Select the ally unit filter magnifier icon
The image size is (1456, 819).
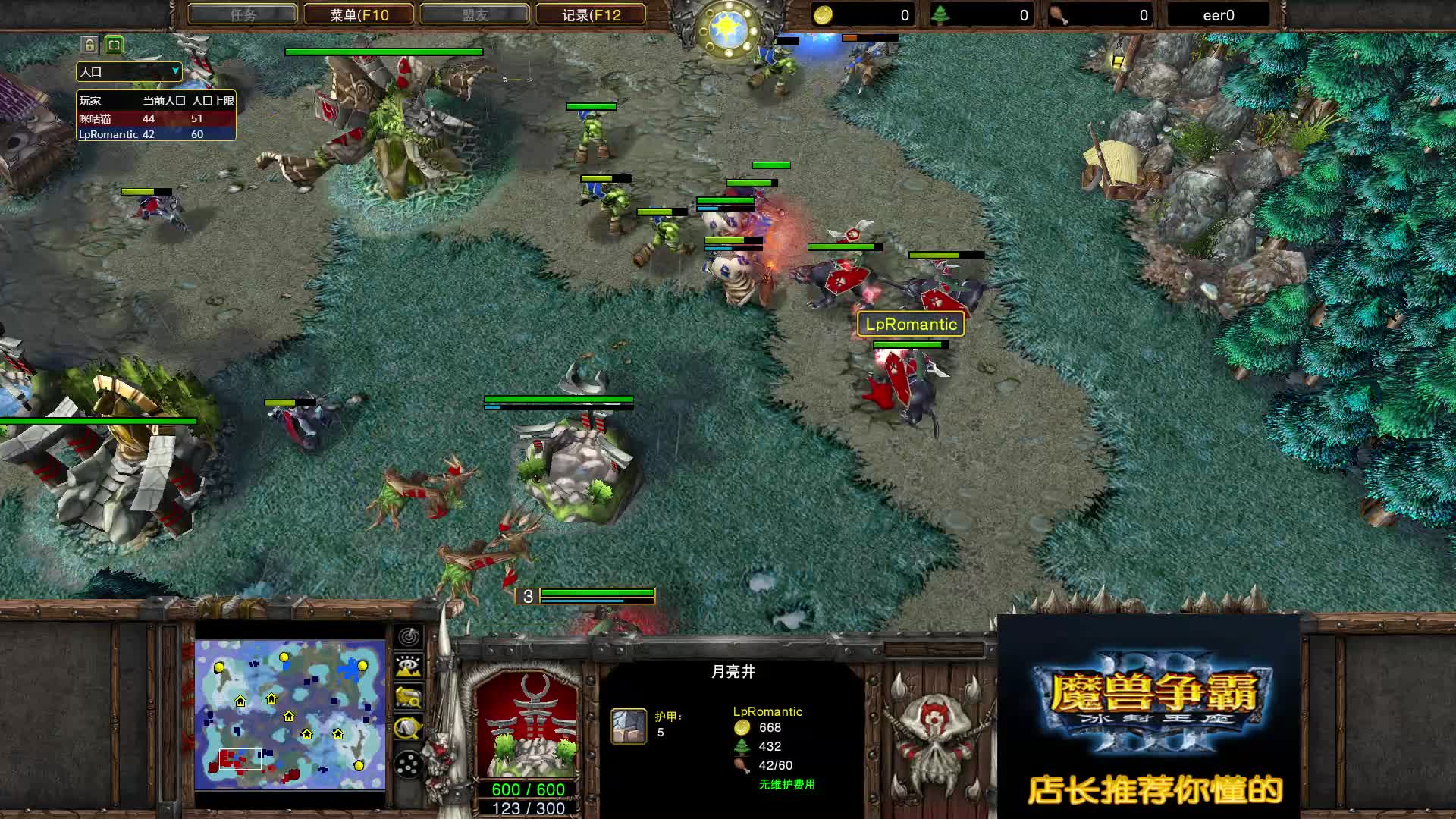408,698
